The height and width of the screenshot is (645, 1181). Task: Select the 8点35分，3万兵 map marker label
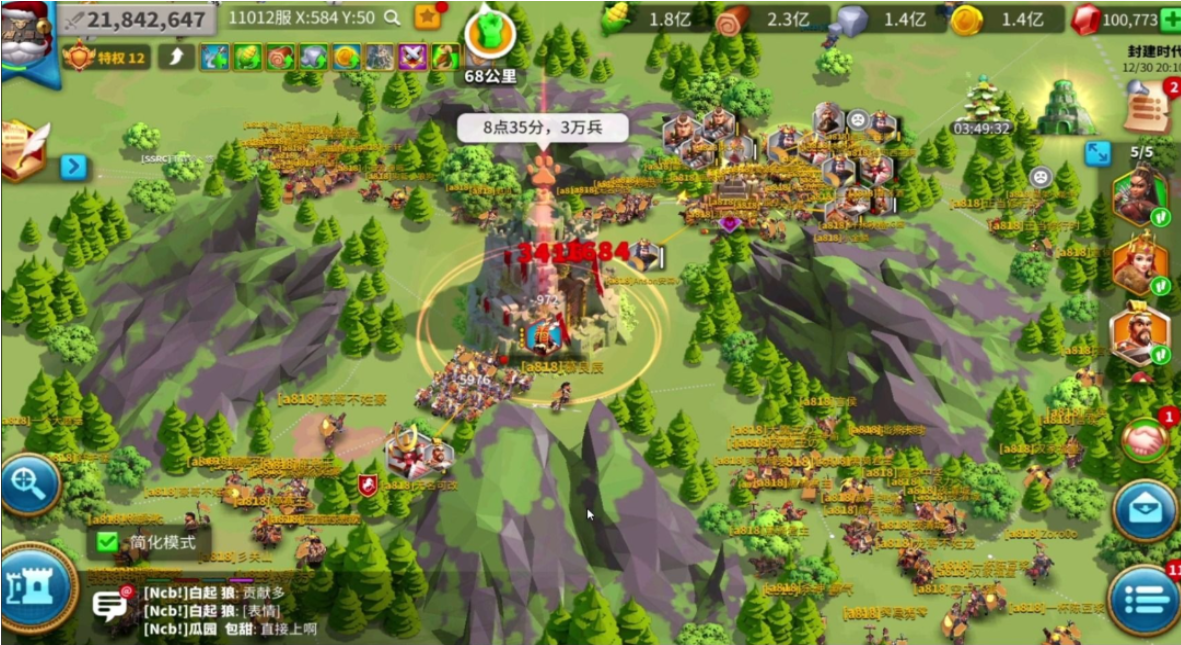click(x=542, y=128)
